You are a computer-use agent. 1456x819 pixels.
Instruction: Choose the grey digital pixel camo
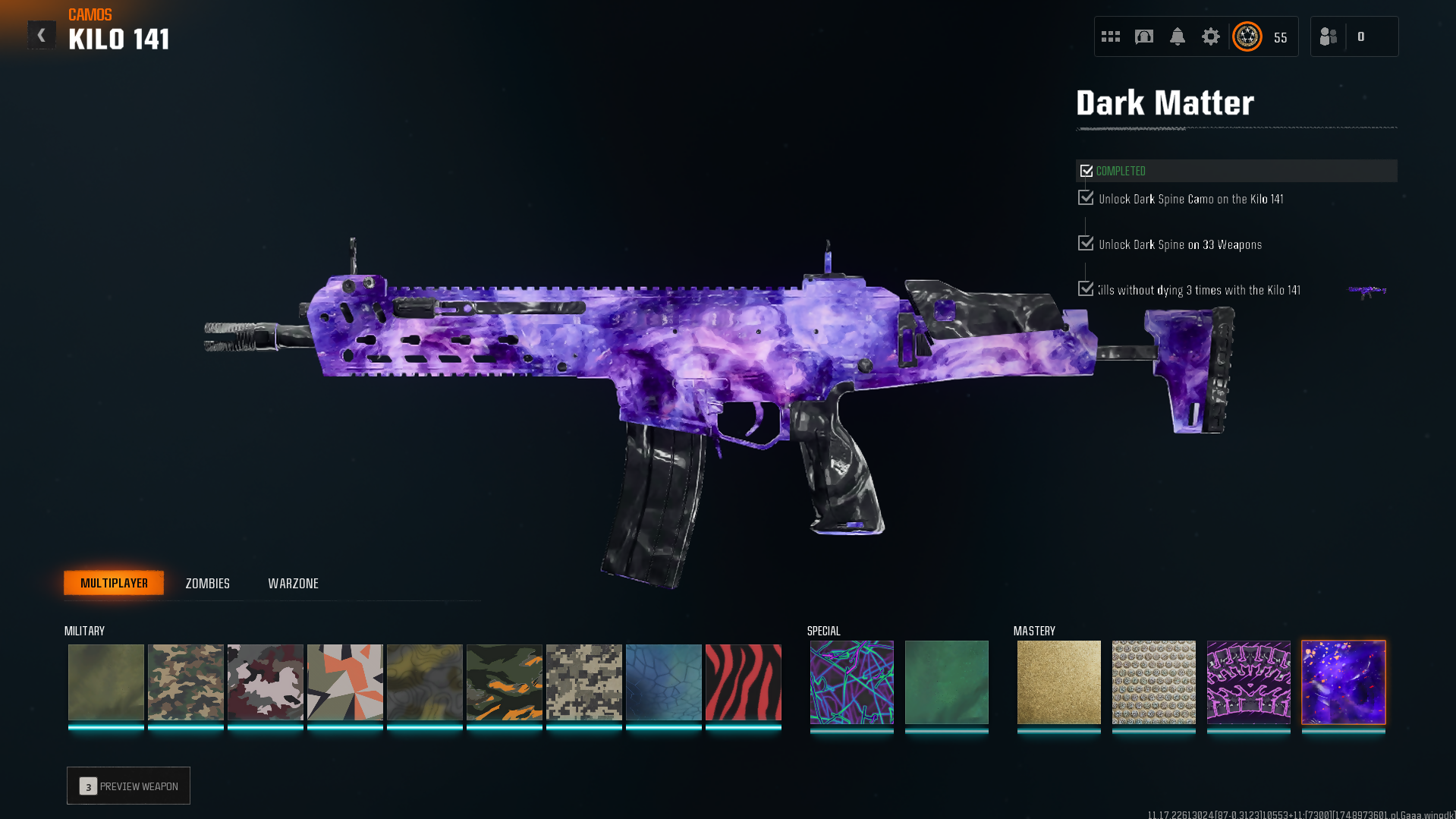(583, 682)
